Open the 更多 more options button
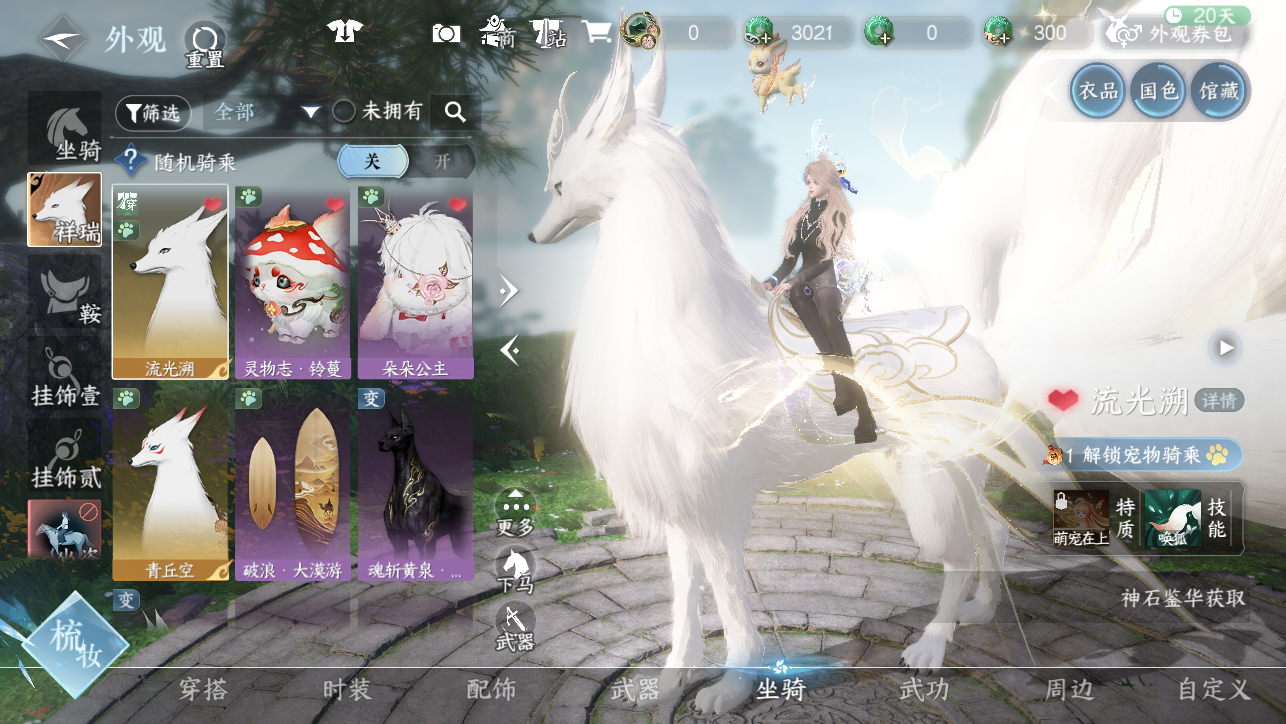Viewport: 1286px width, 724px height. tap(515, 510)
